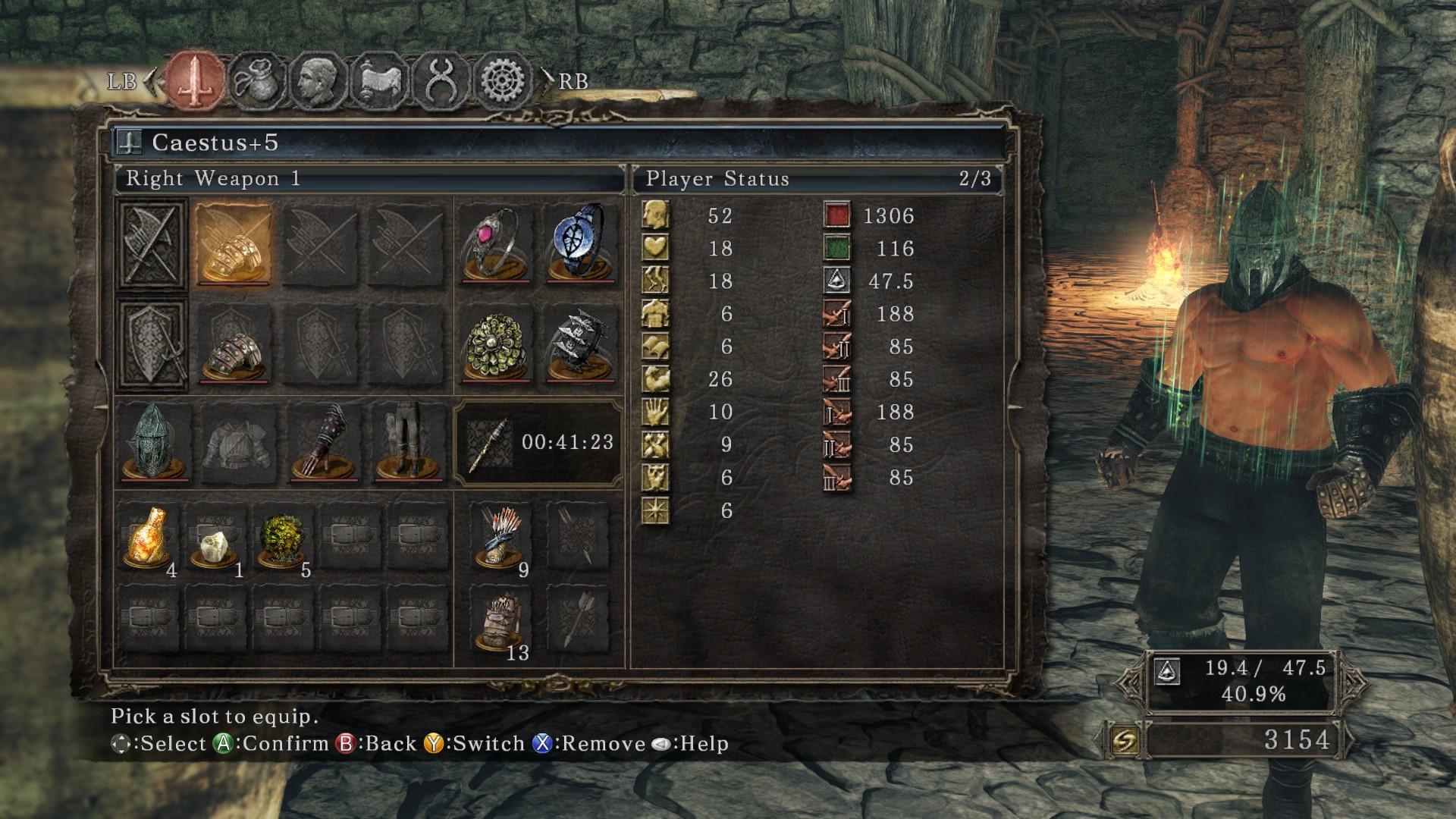This screenshot has height=819, width=1456.
Task: Pick the golden flower ring slot
Action: 495,344
